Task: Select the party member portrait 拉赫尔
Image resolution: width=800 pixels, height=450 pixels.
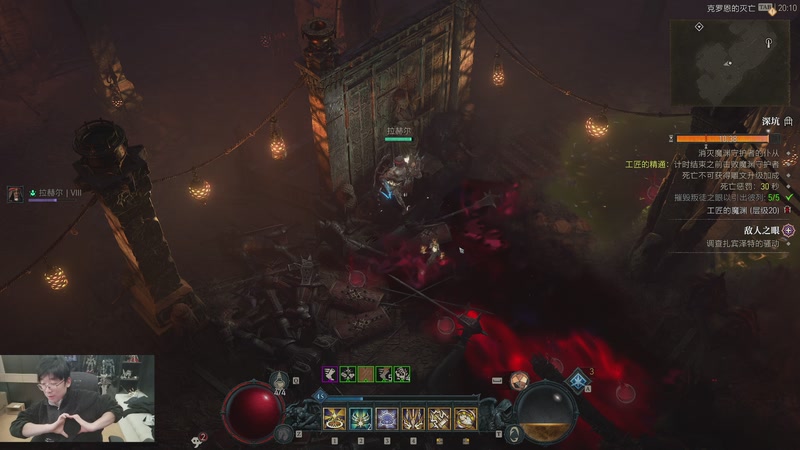Action: [16, 192]
